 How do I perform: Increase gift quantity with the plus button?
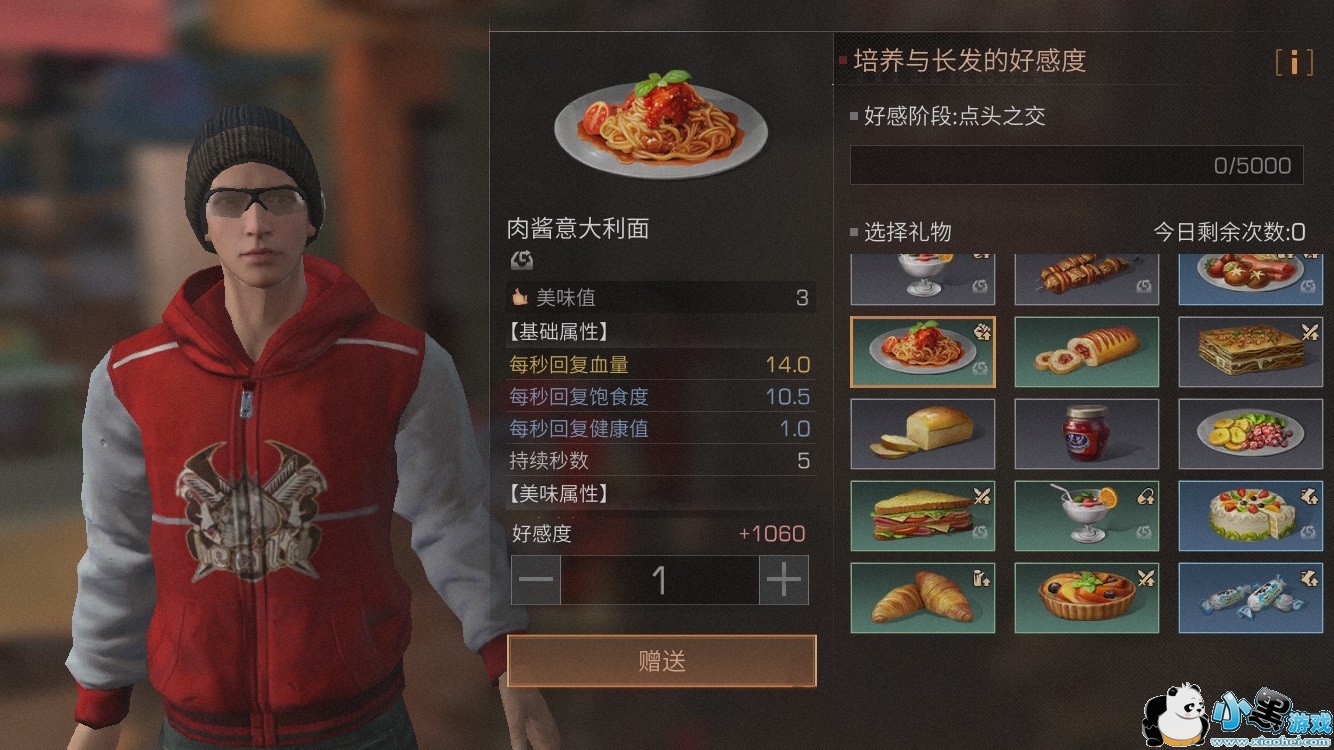(x=784, y=580)
